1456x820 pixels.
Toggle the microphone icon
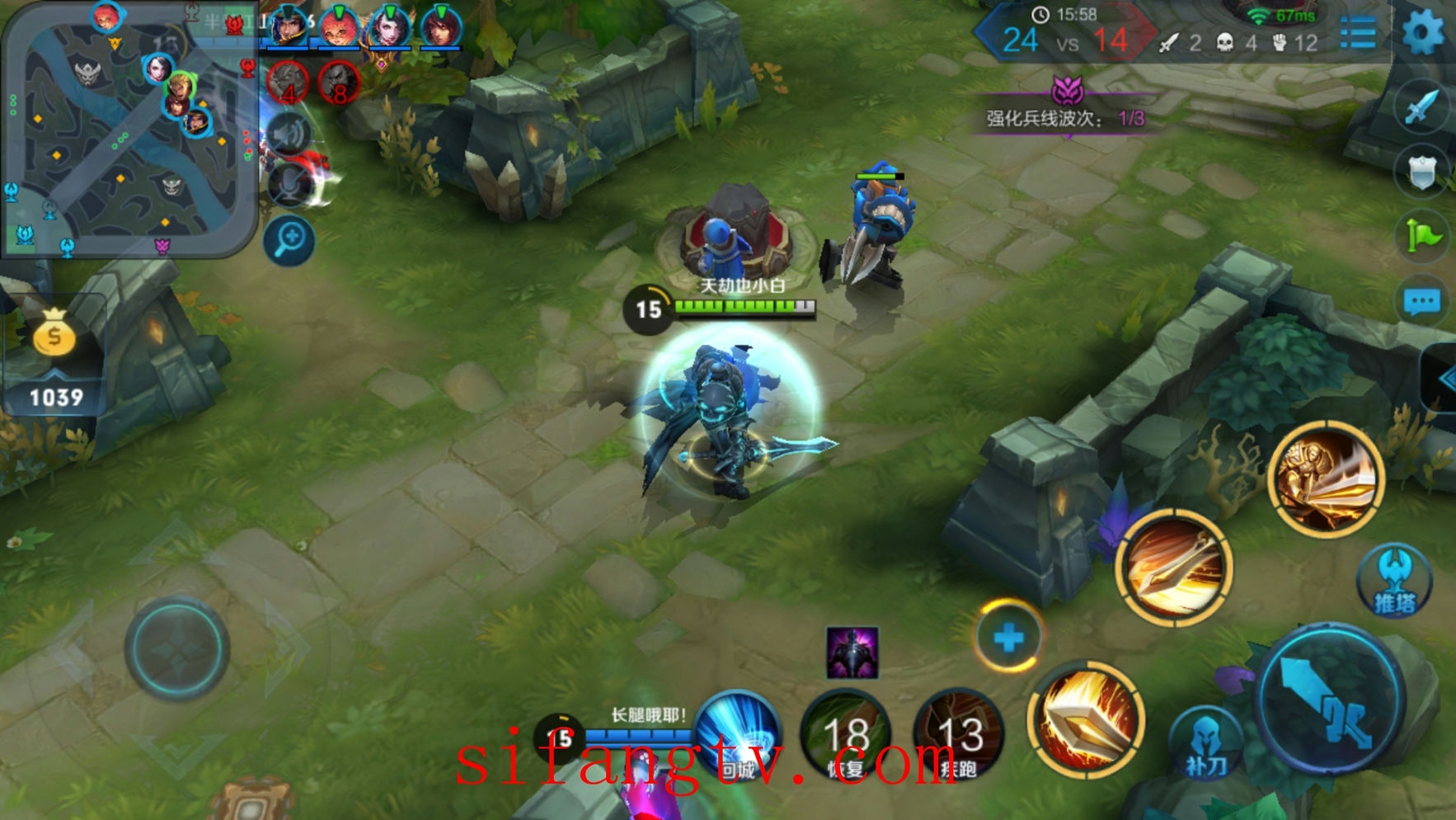[x=290, y=186]
